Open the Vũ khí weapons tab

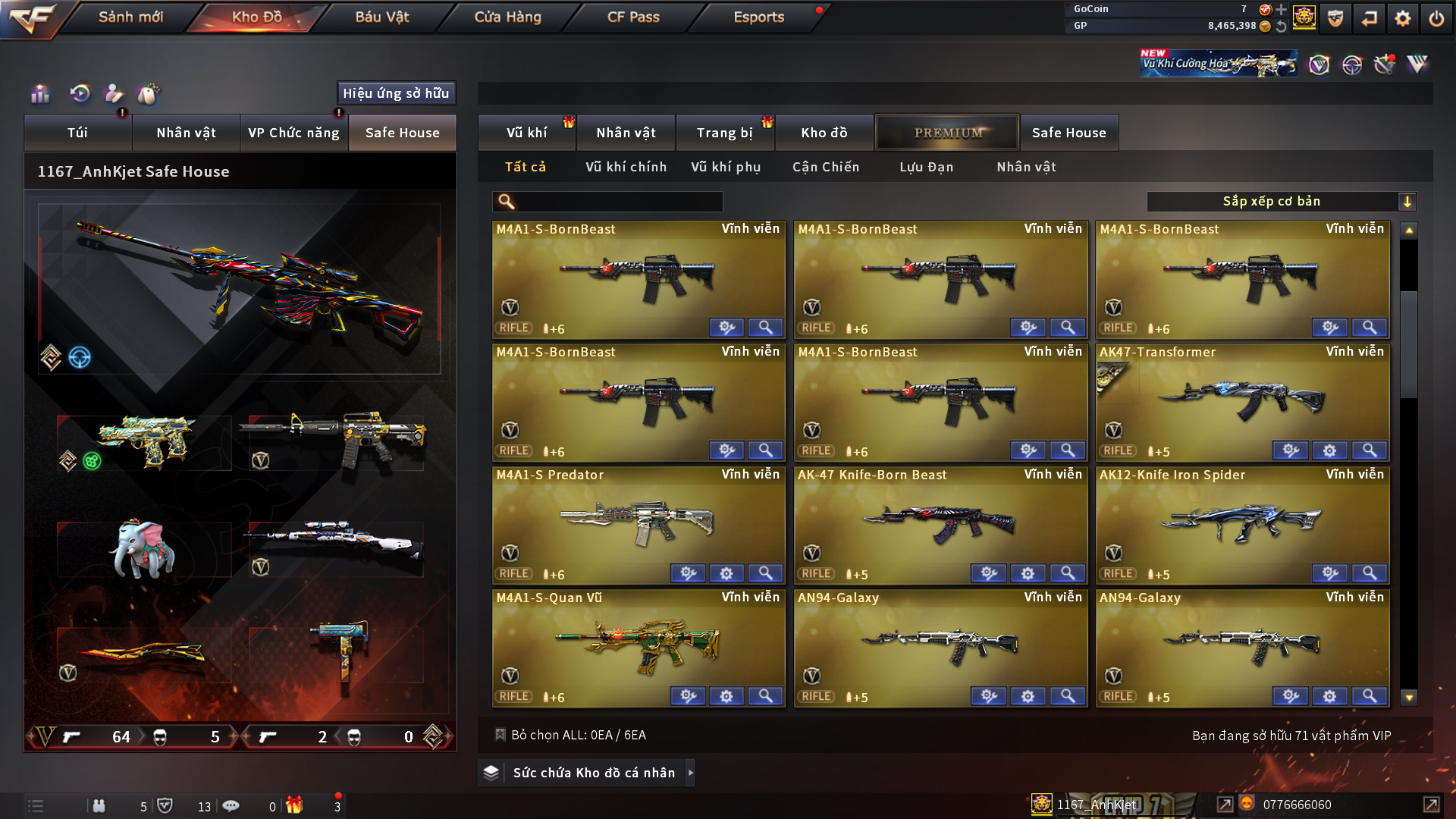point(526,133)
